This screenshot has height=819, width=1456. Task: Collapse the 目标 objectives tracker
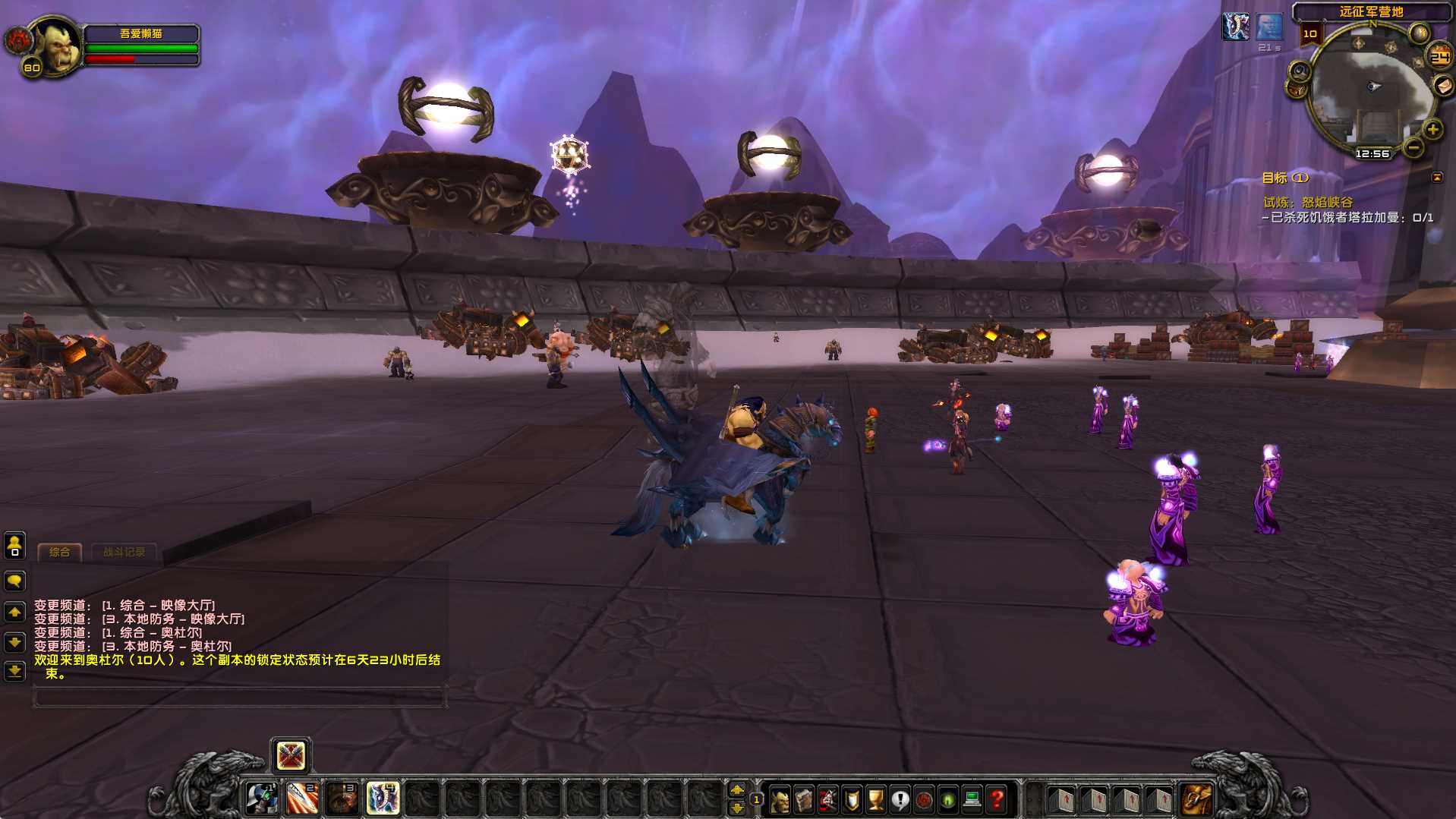tap(1437, 177)
